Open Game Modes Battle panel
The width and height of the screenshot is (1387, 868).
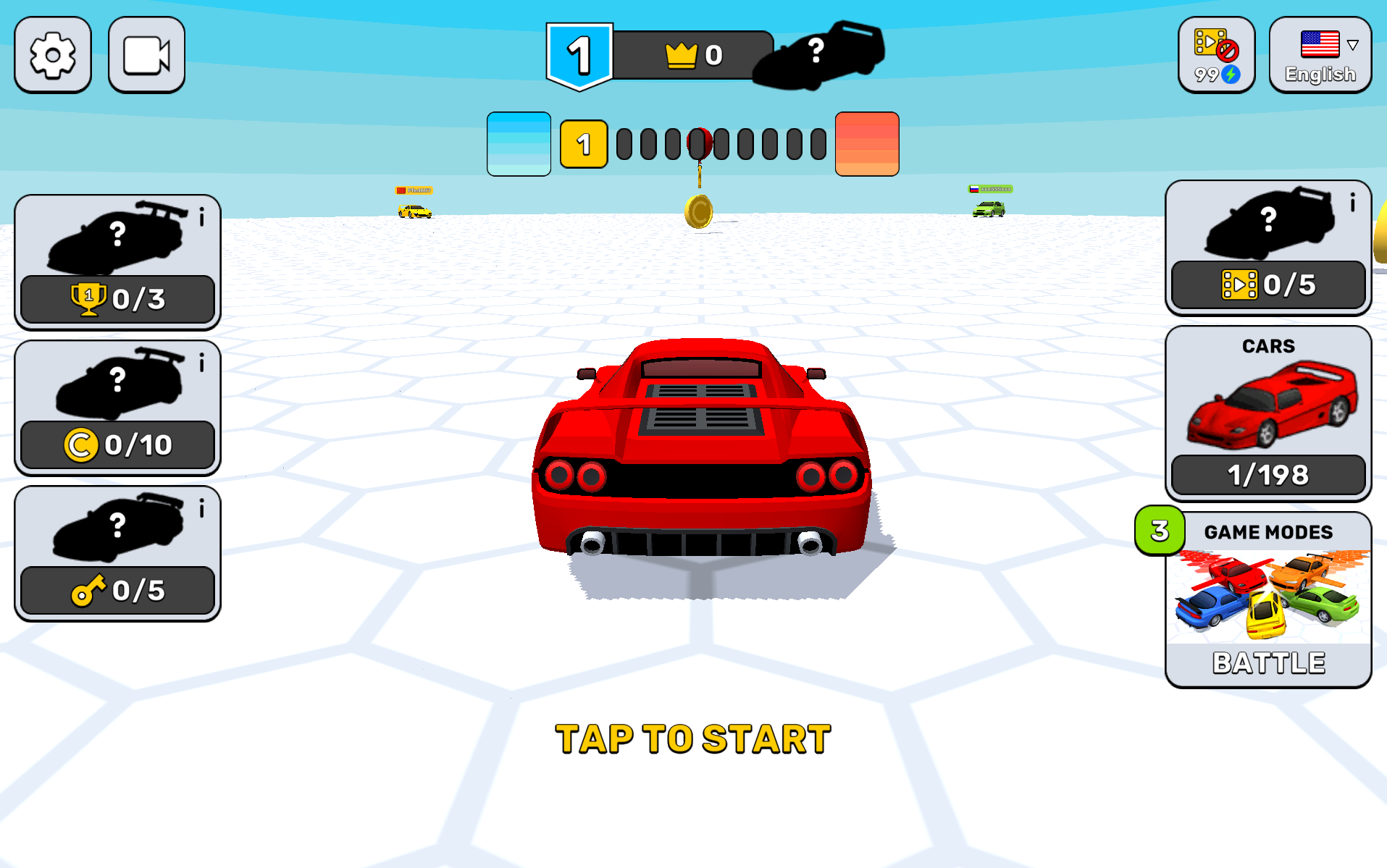1267,601
